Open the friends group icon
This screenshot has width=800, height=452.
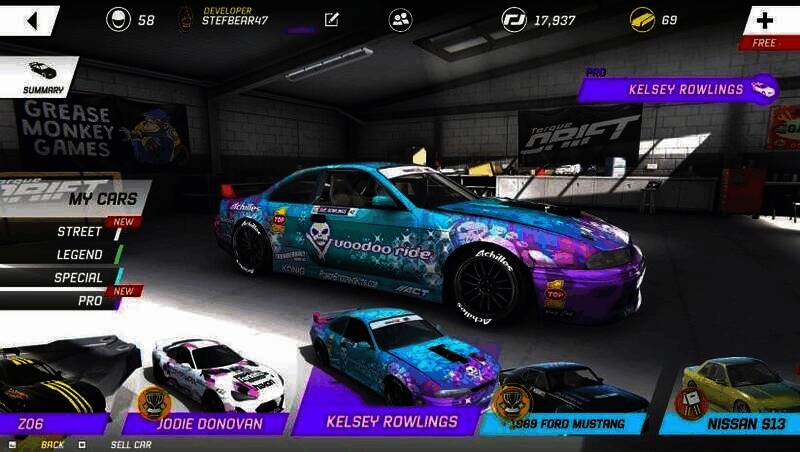point(401,20)
